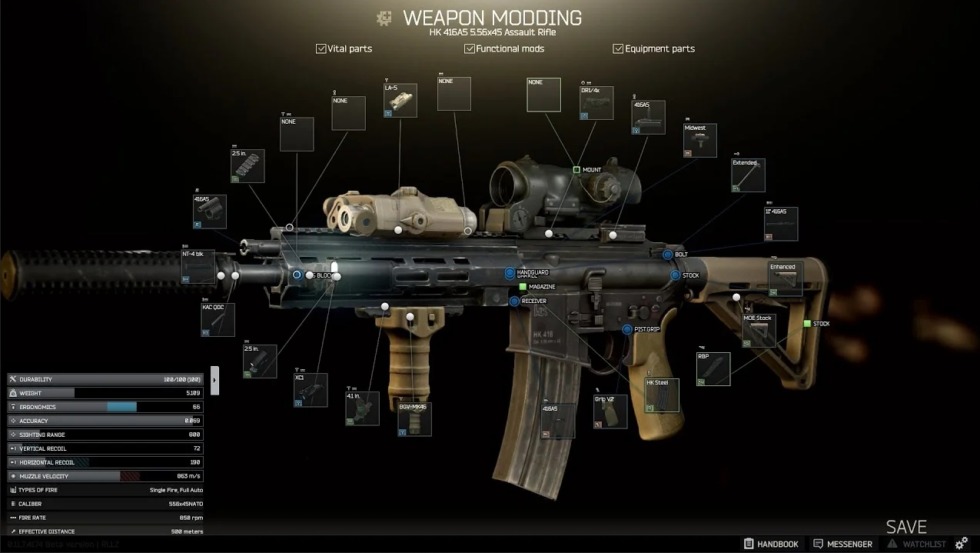Collapse the weapon stats panel arrow
The height and width of the screenshot is (553, 980).
[x=214, y=380]
